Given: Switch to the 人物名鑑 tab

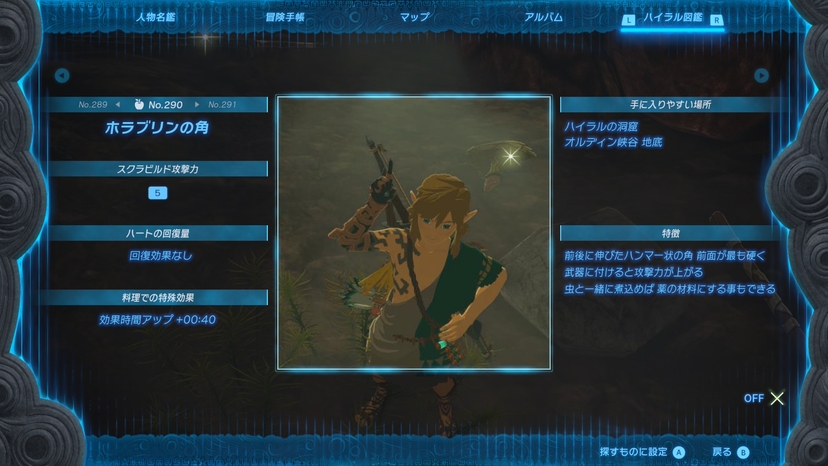Looking at the screenshot, I should [x=157, y=17].
